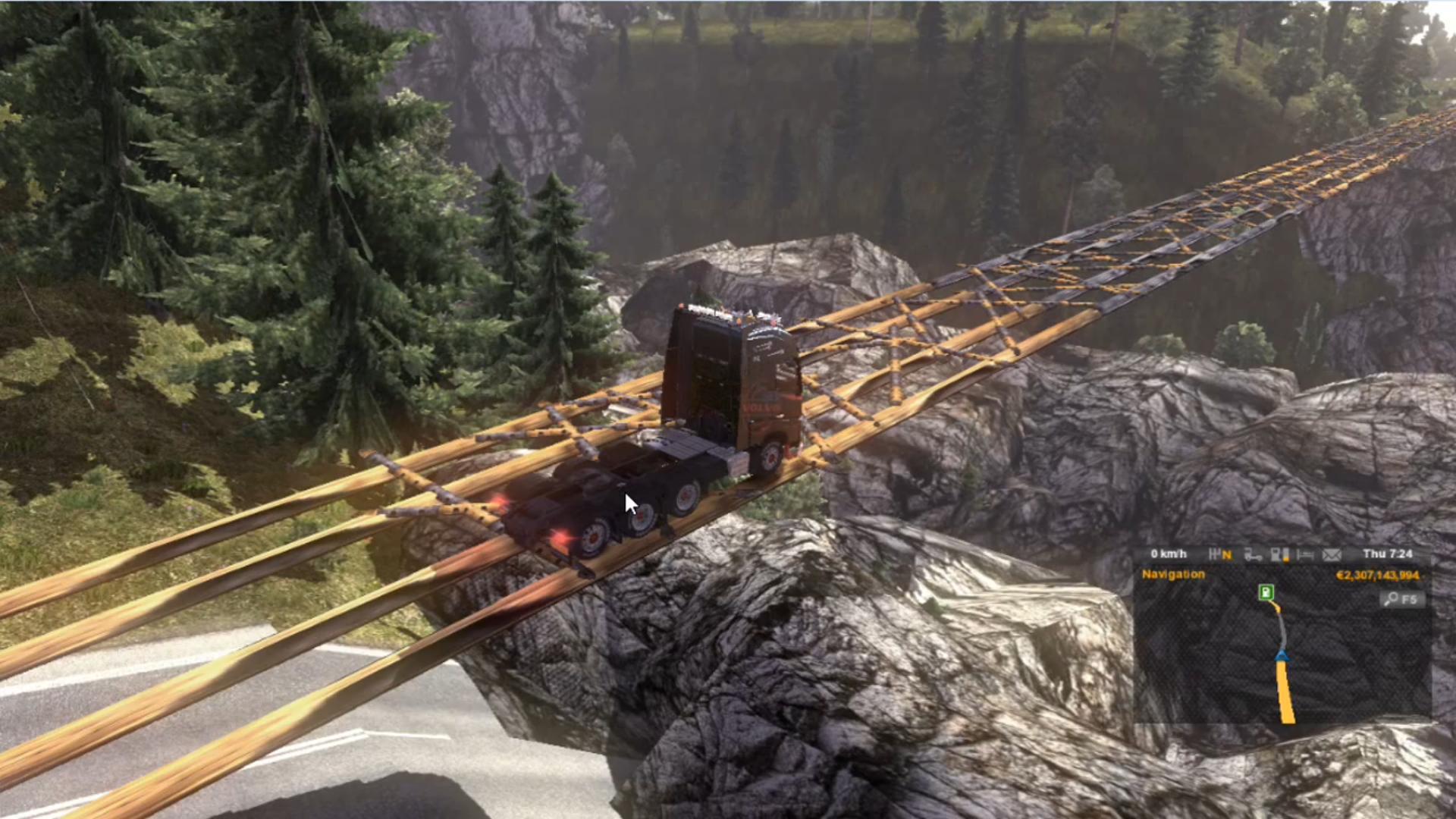Select the green fuel station marker on the map
1456x819 pixels.
pyautogui.click(x=1266, y=592)
